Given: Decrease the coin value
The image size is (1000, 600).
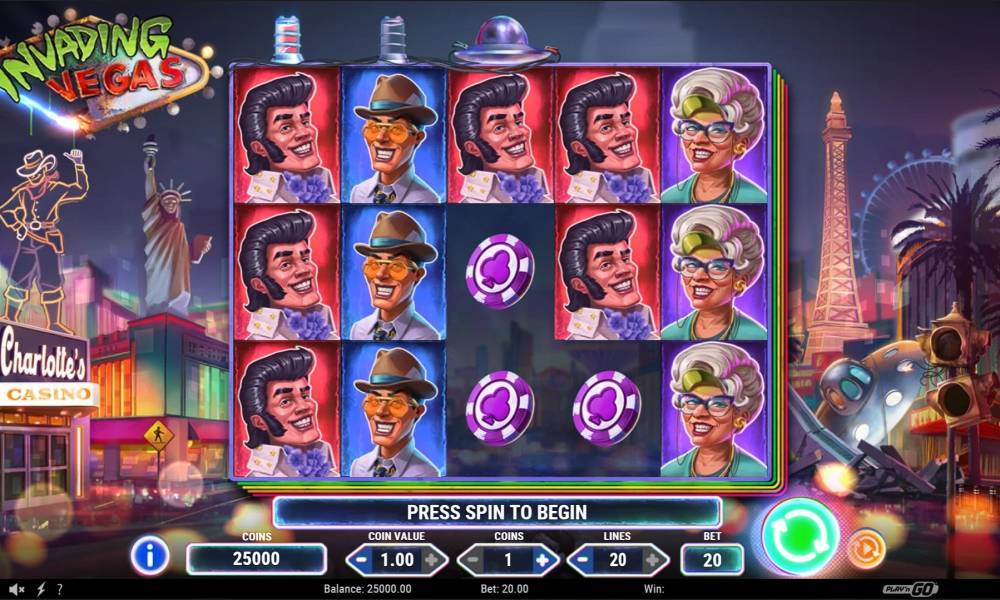Looking at the screenshot, I should [361, 560].
